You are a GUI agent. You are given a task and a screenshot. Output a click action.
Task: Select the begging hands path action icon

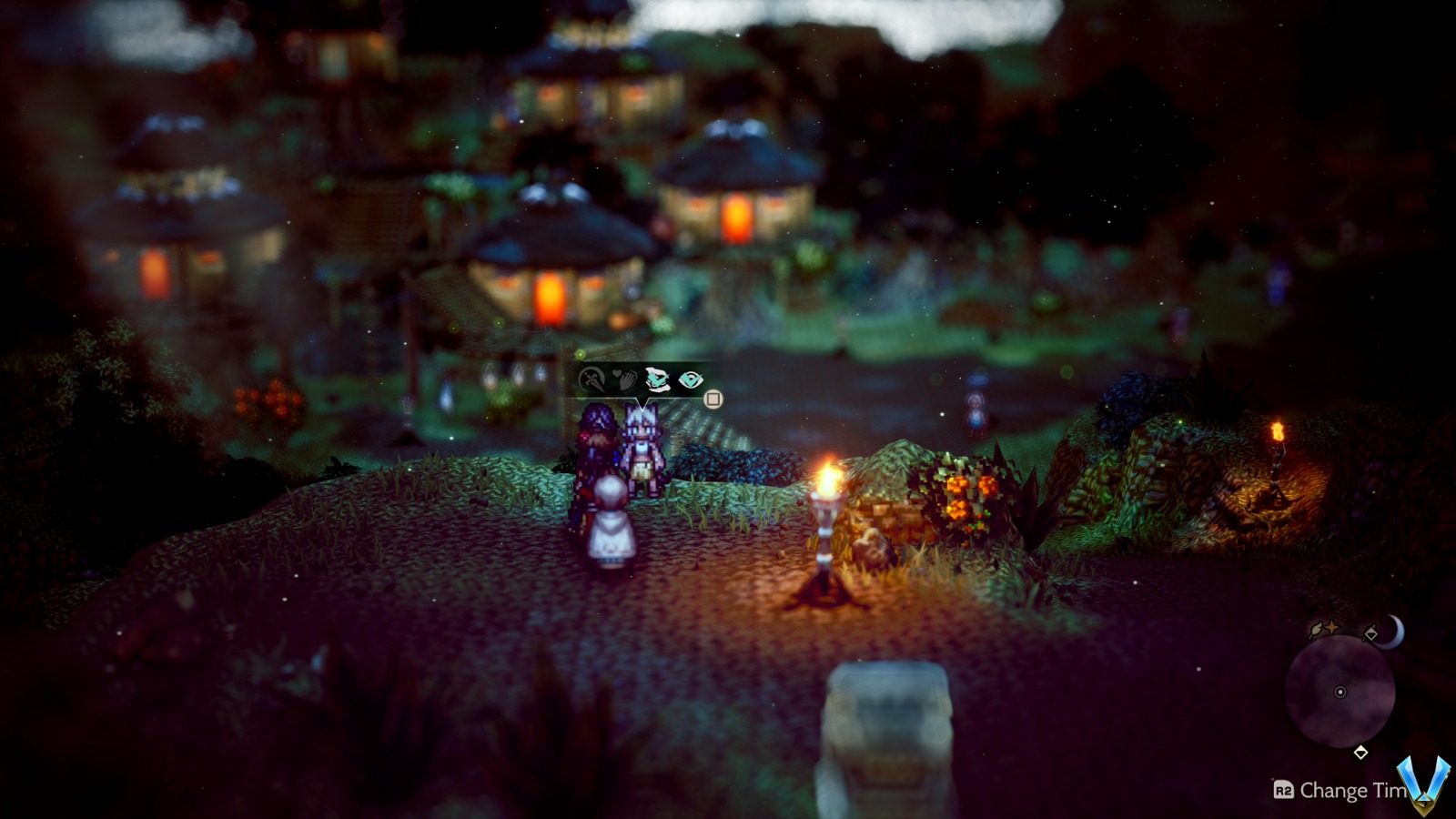(x=624, y=379)
